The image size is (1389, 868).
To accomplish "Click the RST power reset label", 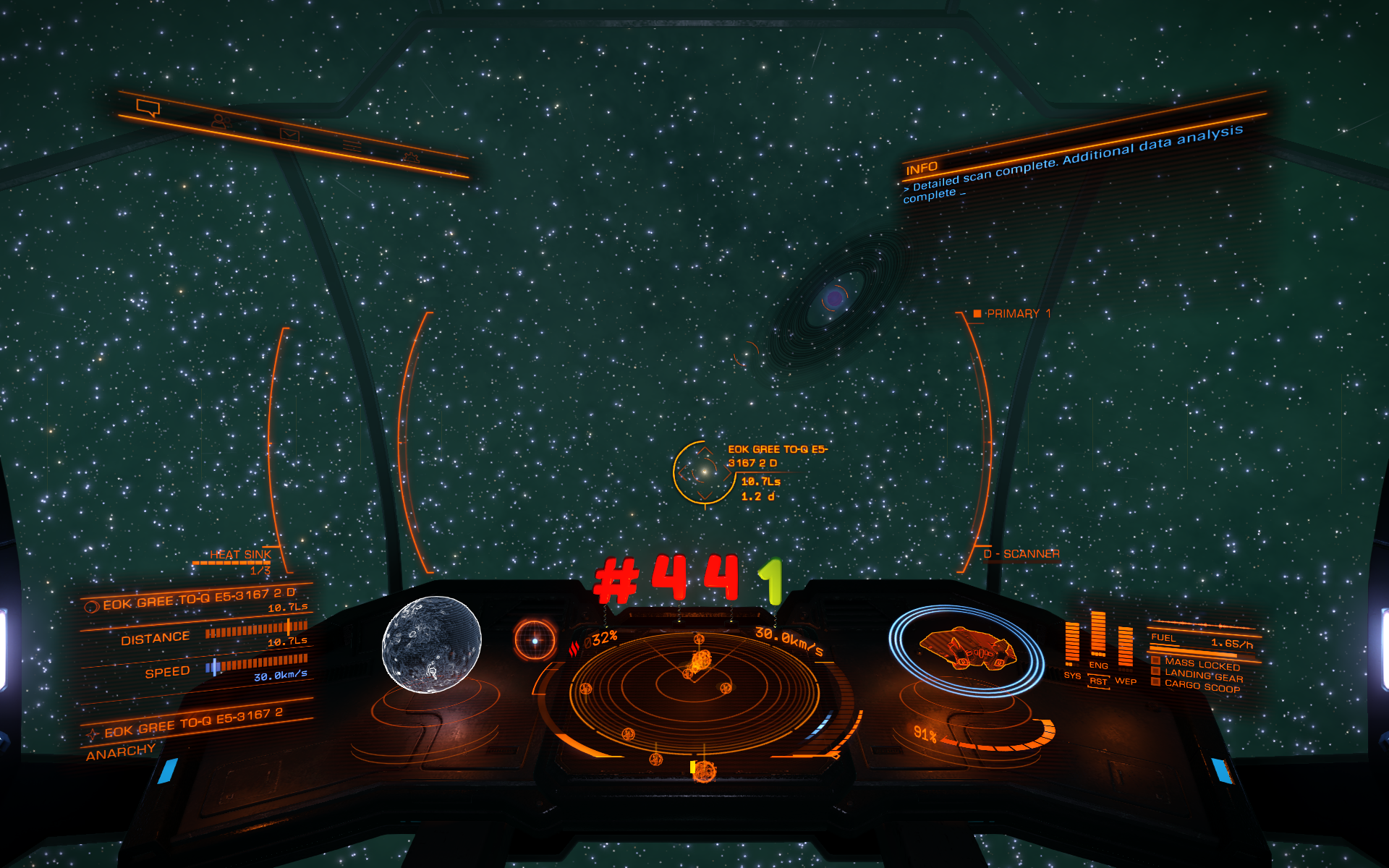I will point(1098,681).
